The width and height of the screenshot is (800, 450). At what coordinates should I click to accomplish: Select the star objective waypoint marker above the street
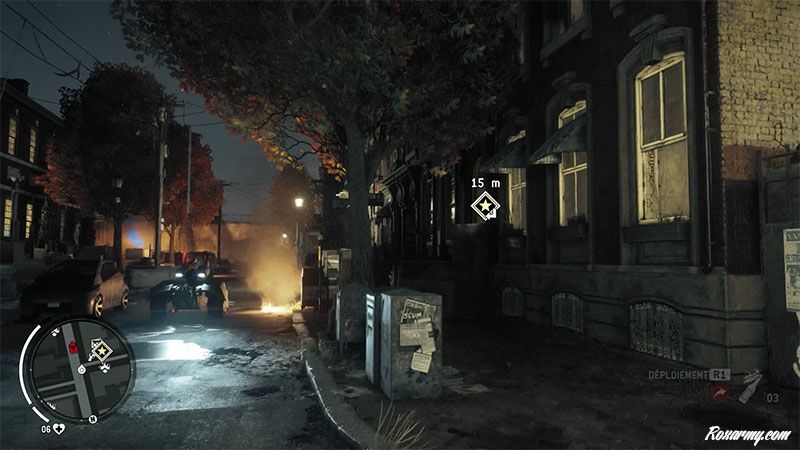point(485,207)
